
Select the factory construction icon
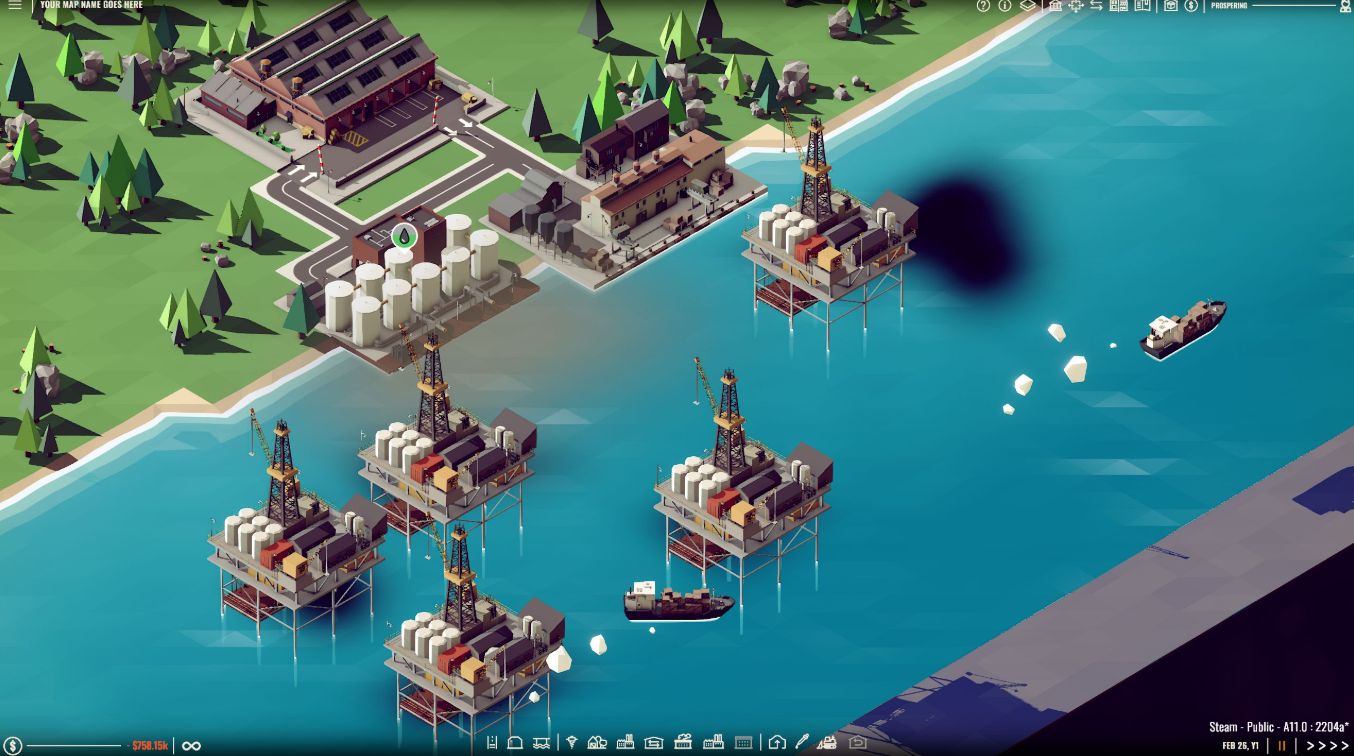coord(626,743)
